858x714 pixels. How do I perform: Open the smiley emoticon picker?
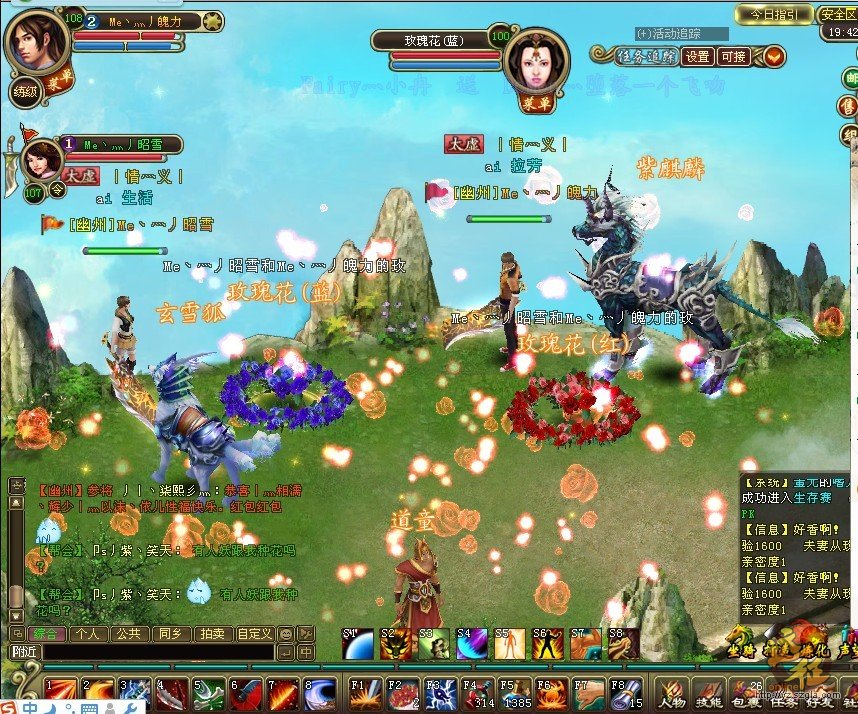pyautogui.click(x=286, y=633)
